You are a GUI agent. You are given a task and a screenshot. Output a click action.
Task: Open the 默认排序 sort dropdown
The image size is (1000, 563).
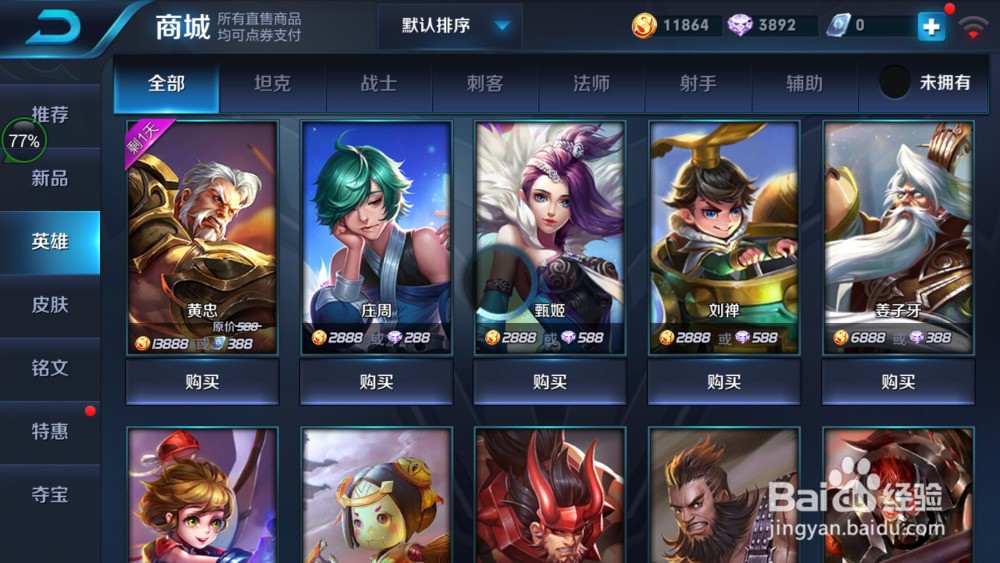pyautogui.click(x=450, y=26)
